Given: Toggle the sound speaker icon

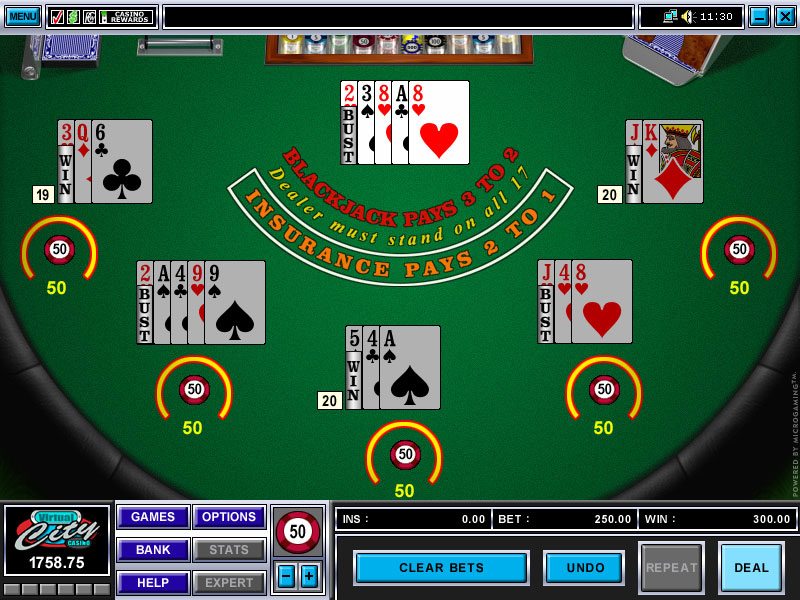Looking at the screenshot, I should click(x=687, y=16).
